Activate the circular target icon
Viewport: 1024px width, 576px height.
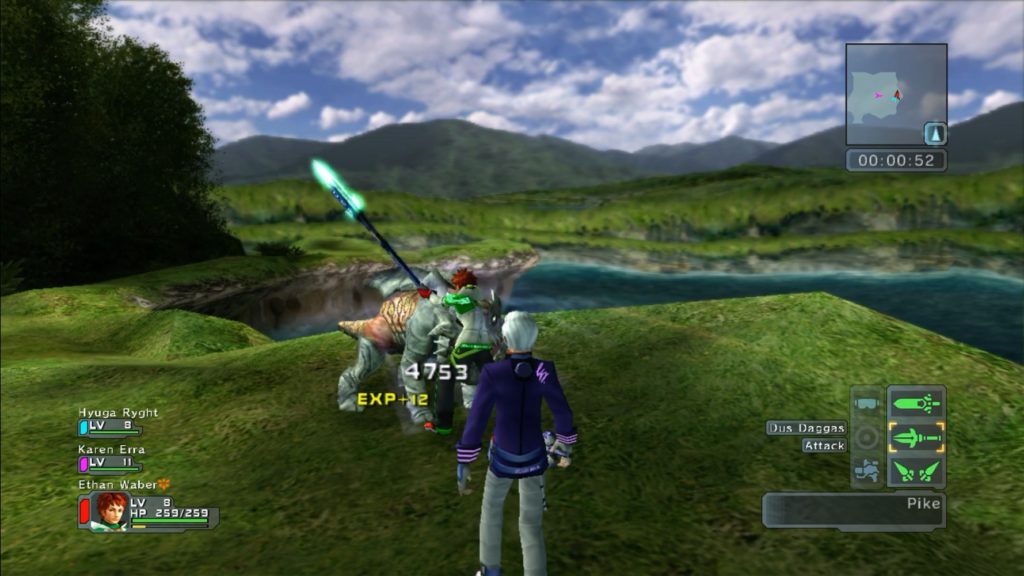click(x=866, y=437)
